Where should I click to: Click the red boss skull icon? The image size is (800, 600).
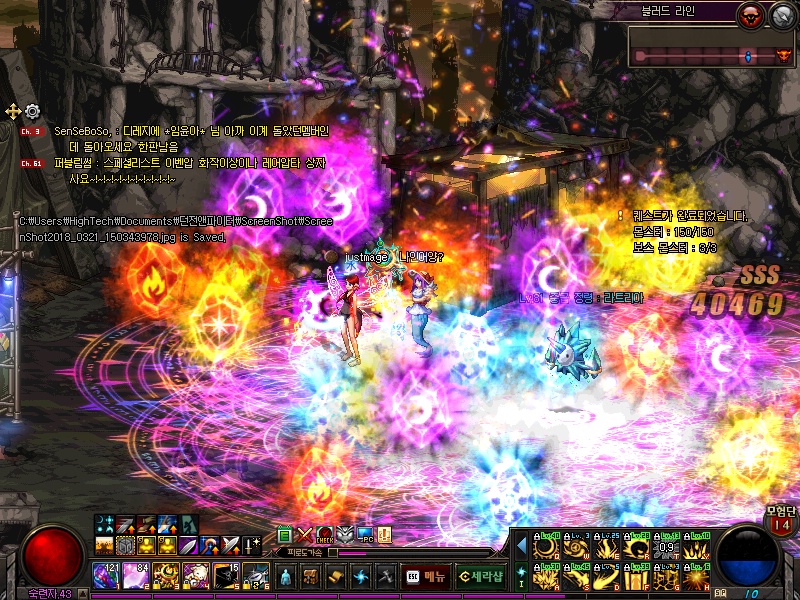[x=748, y=13]
